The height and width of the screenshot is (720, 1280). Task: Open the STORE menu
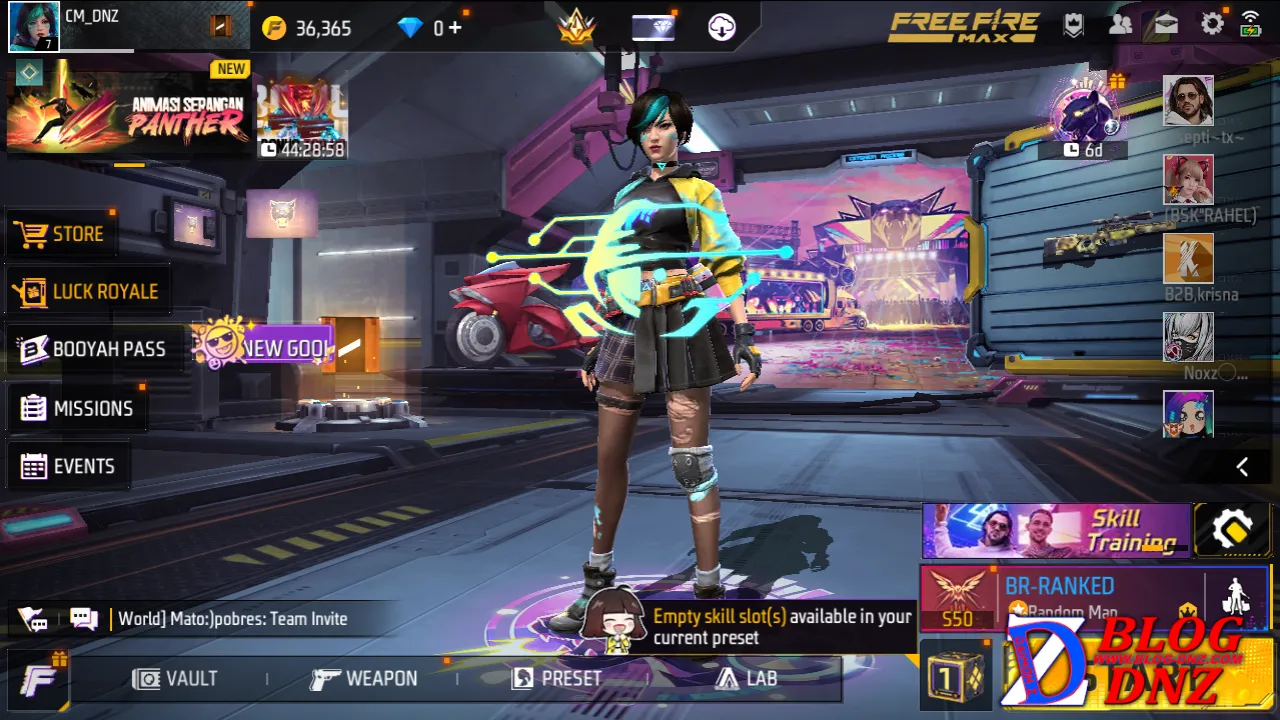pos(60,234)
